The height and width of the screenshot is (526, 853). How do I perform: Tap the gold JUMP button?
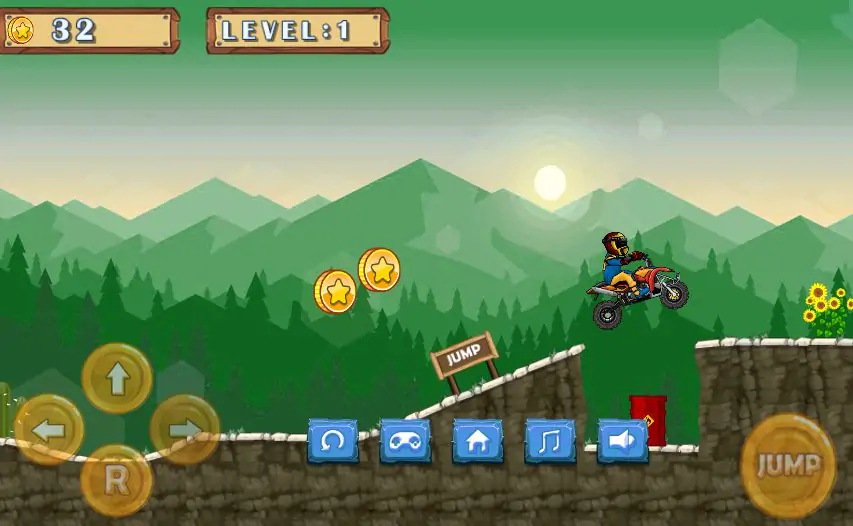(788, 465)
